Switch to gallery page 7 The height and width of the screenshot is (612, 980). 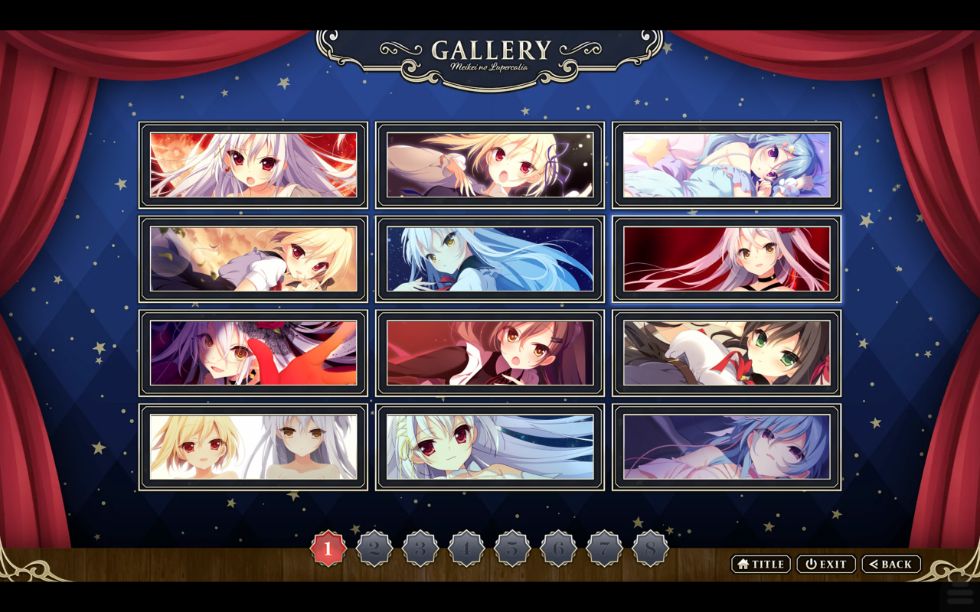(604, 548)
